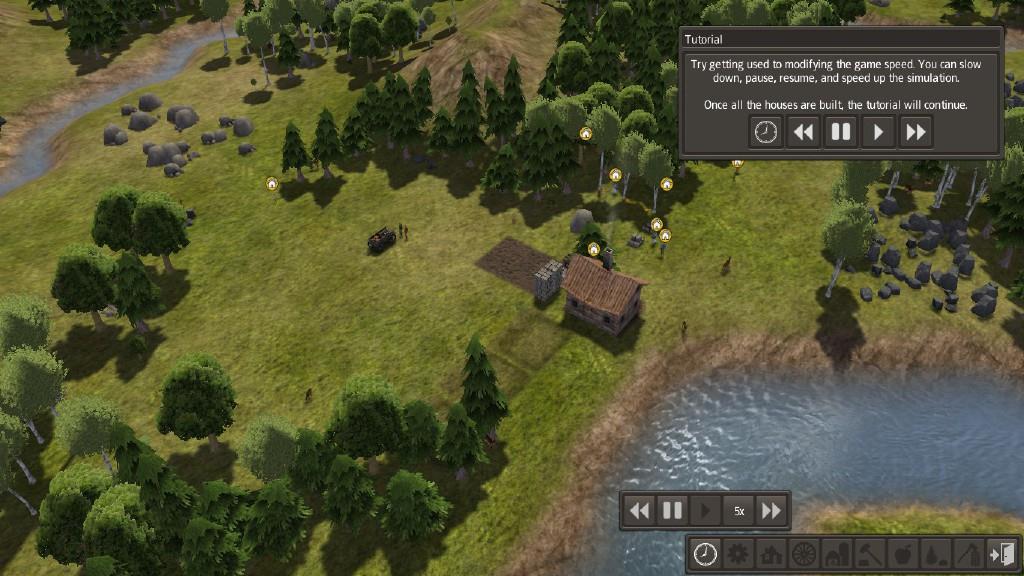Pause the game in the 5x speed bar
Screen dimensions: 1024x576
(x=672, y=511)
